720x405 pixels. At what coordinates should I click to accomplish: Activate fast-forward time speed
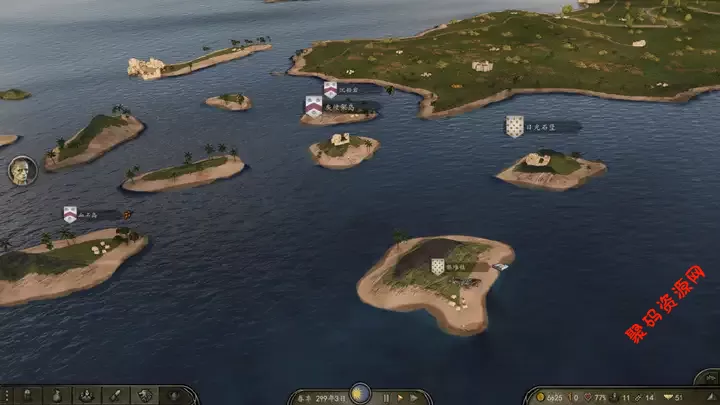click(x=414, y=397)
